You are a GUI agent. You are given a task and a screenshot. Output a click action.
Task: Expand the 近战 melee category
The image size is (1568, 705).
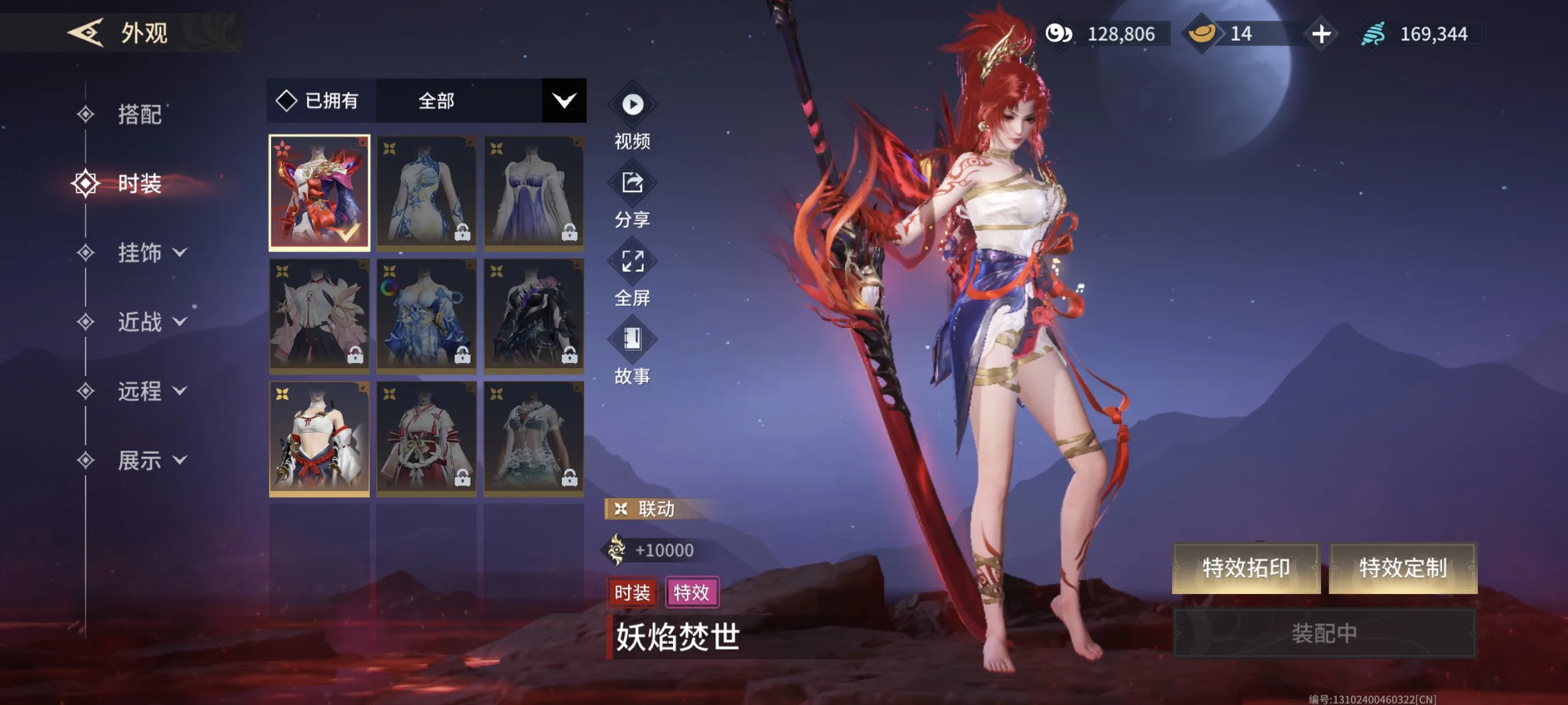point(151,322)
